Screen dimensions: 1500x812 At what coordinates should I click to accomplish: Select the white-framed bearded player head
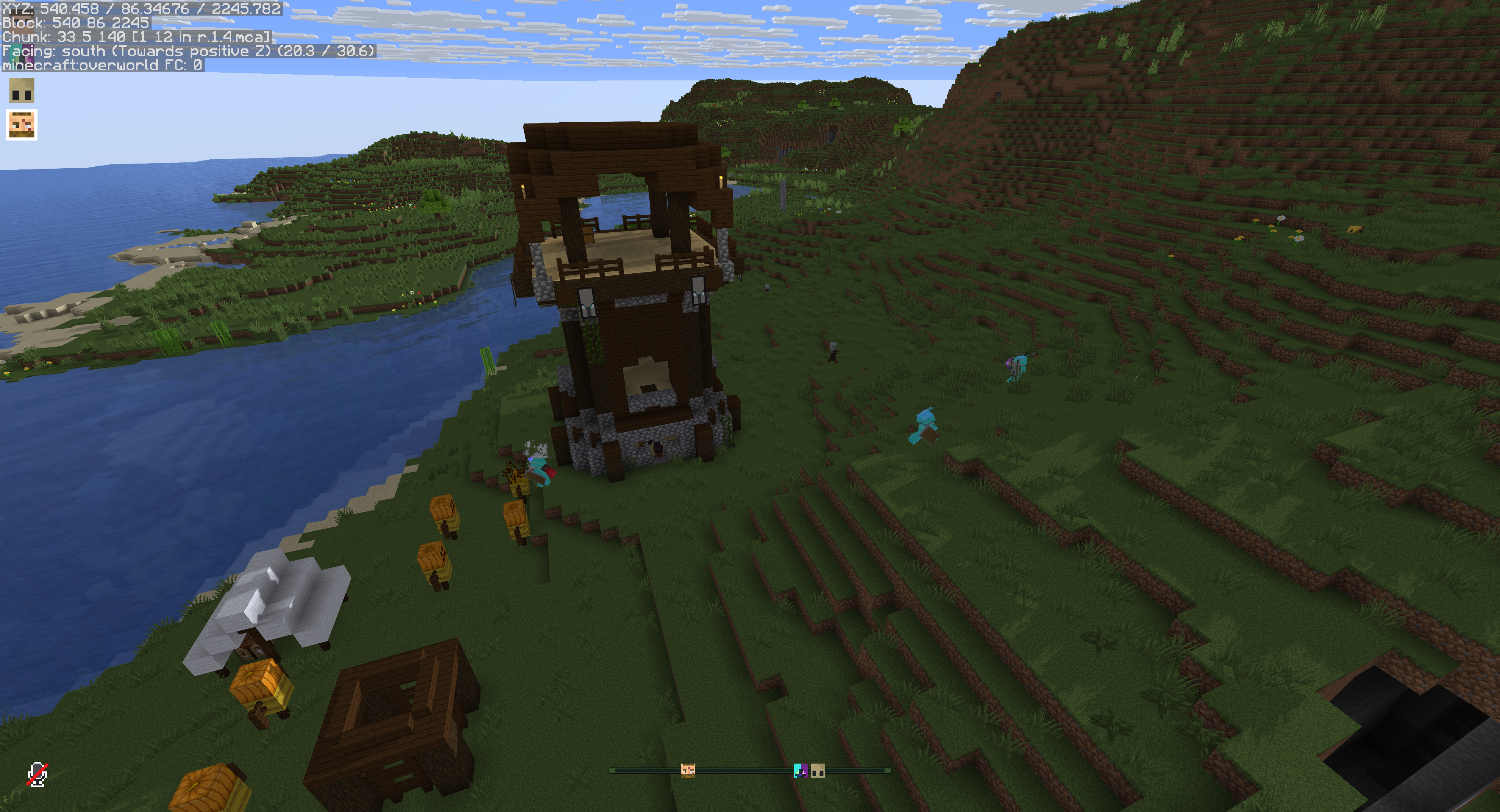pyautogui.click(x=21, y=124)
